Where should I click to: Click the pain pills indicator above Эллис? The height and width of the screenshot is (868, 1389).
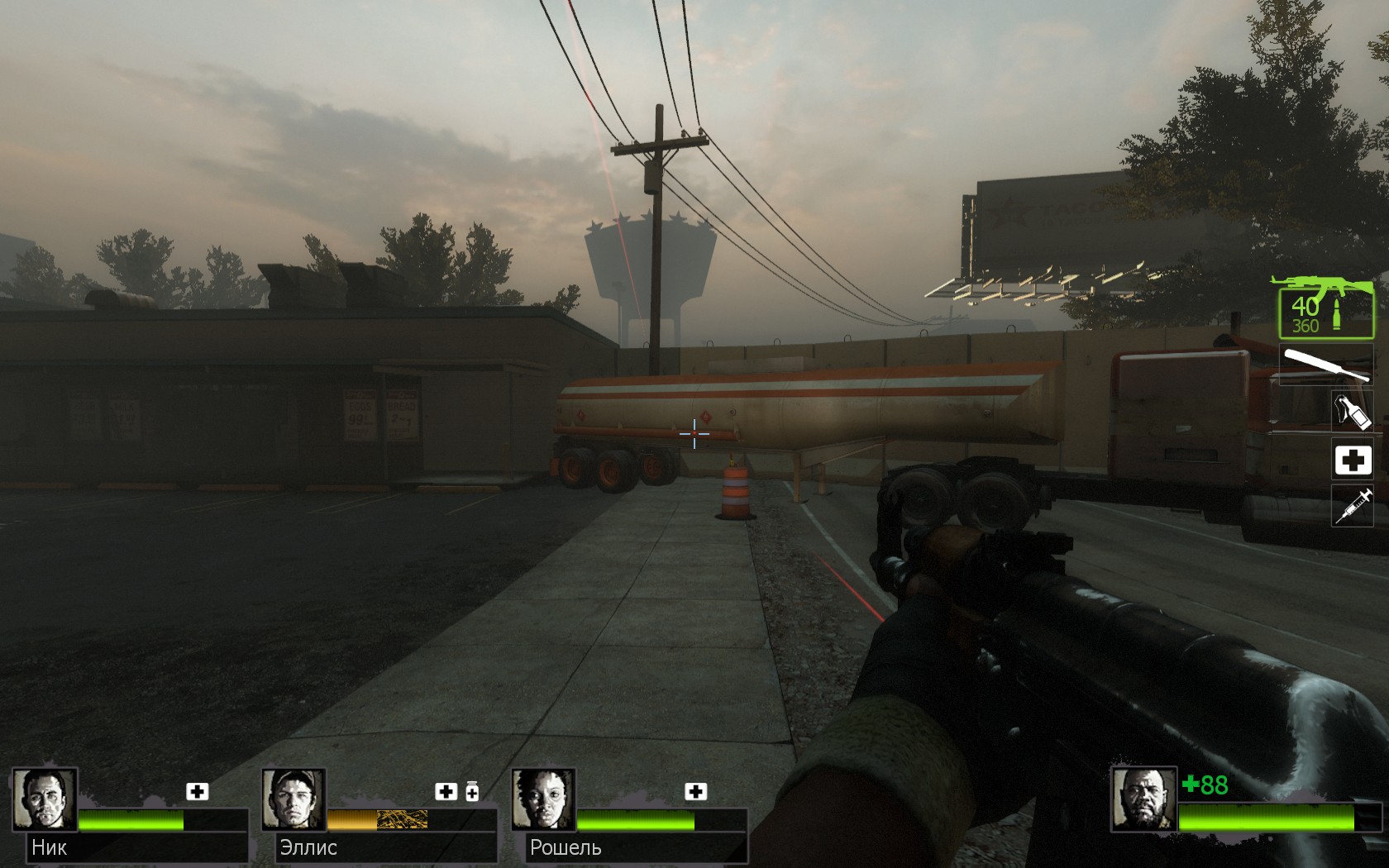(471, 791)
